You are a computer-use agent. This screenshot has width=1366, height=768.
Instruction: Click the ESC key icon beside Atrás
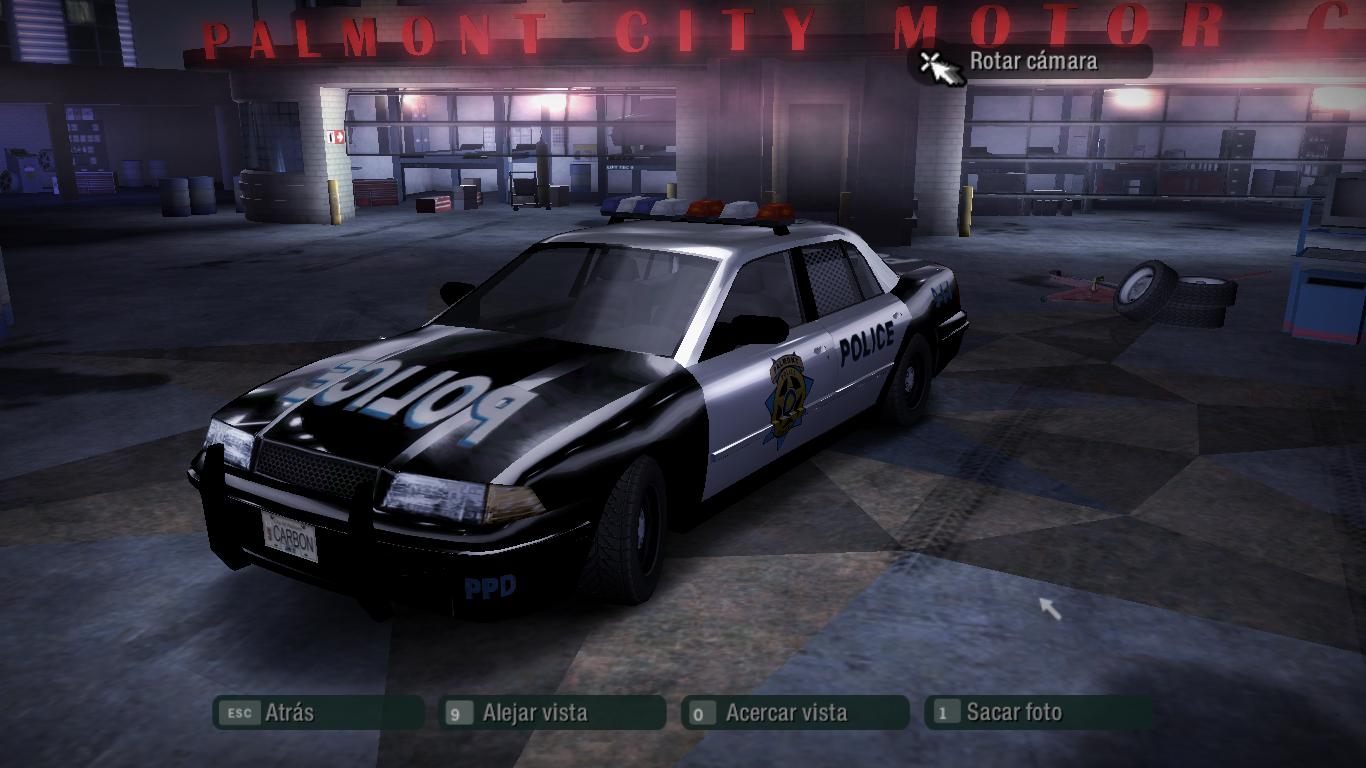(240, 713)
